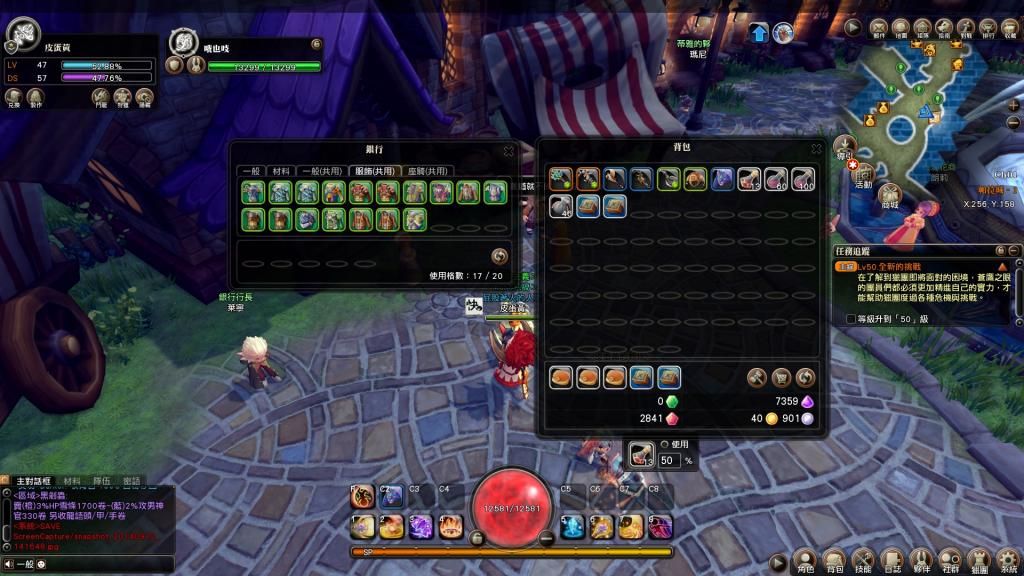Tick the 等級升到「50」級 quest checkbox
This screenshot has width=1024, height=576.
(851, 319)
